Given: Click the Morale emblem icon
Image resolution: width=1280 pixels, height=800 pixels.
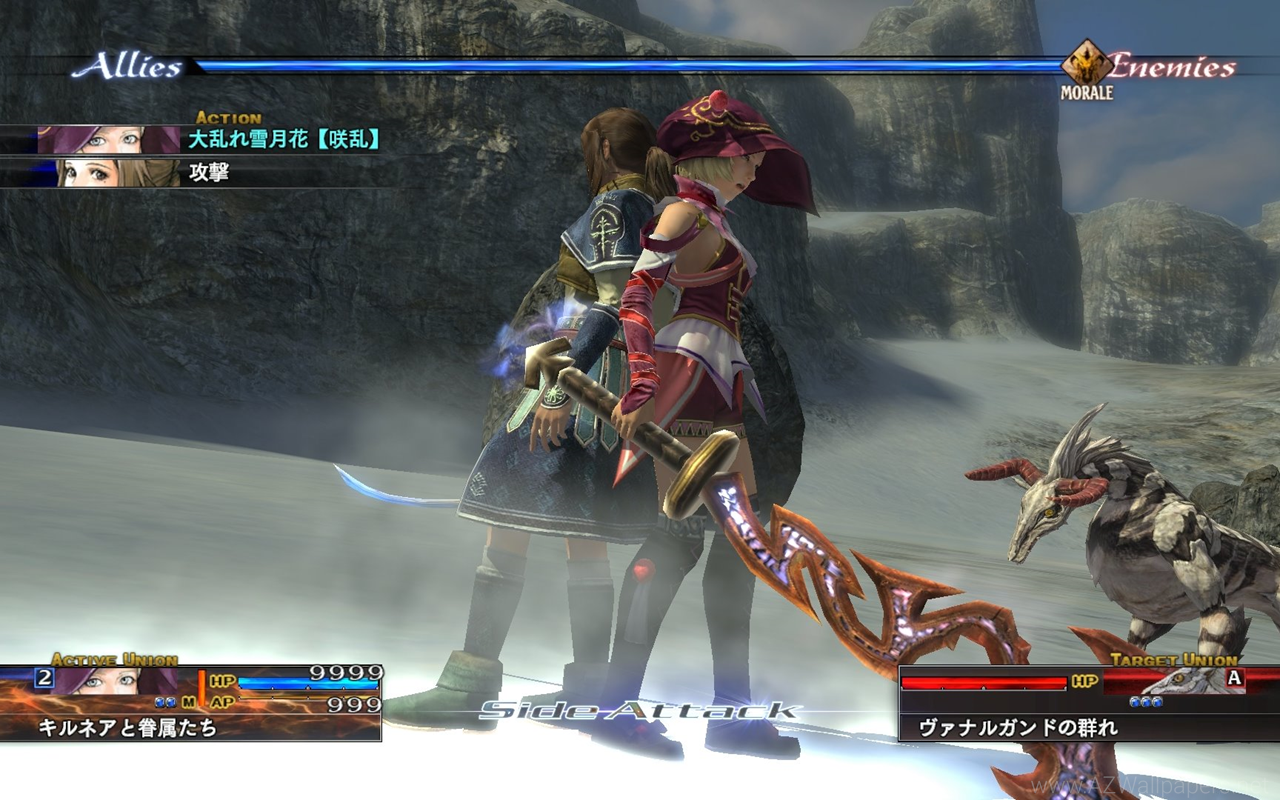Looking at the screenshot, I should coord(1086,64).
